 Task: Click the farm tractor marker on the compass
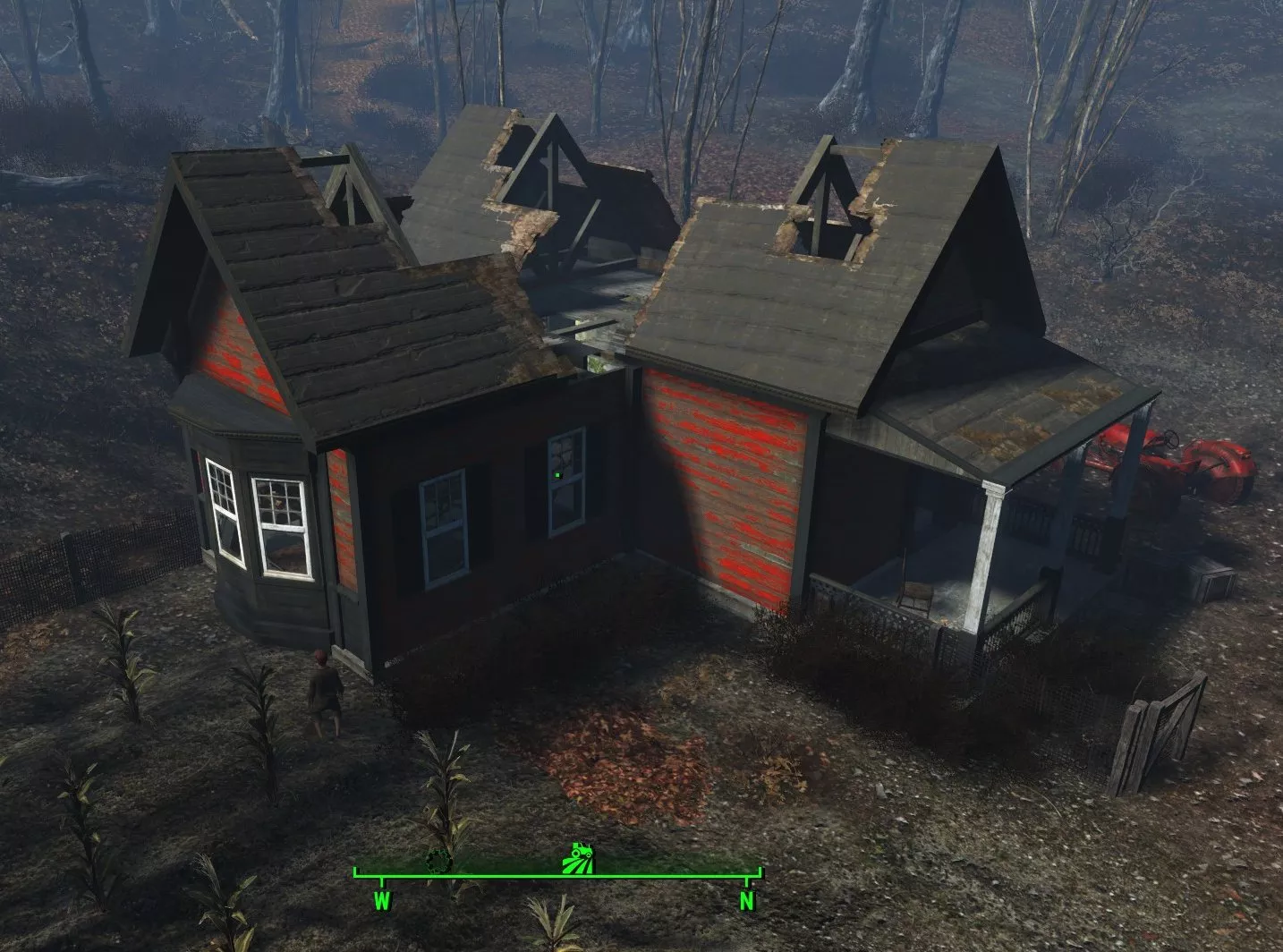(575, 857)
